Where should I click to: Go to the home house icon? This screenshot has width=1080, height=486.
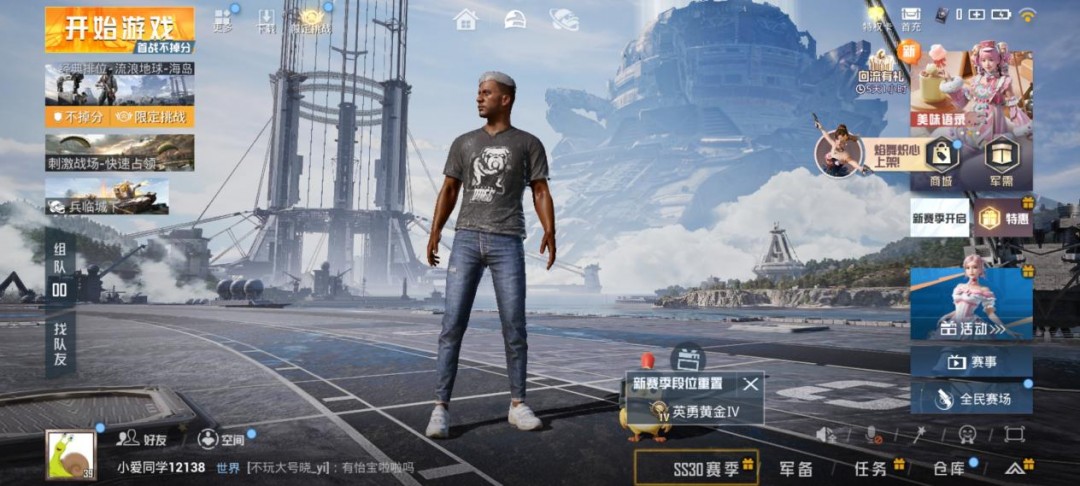point(465,19)
